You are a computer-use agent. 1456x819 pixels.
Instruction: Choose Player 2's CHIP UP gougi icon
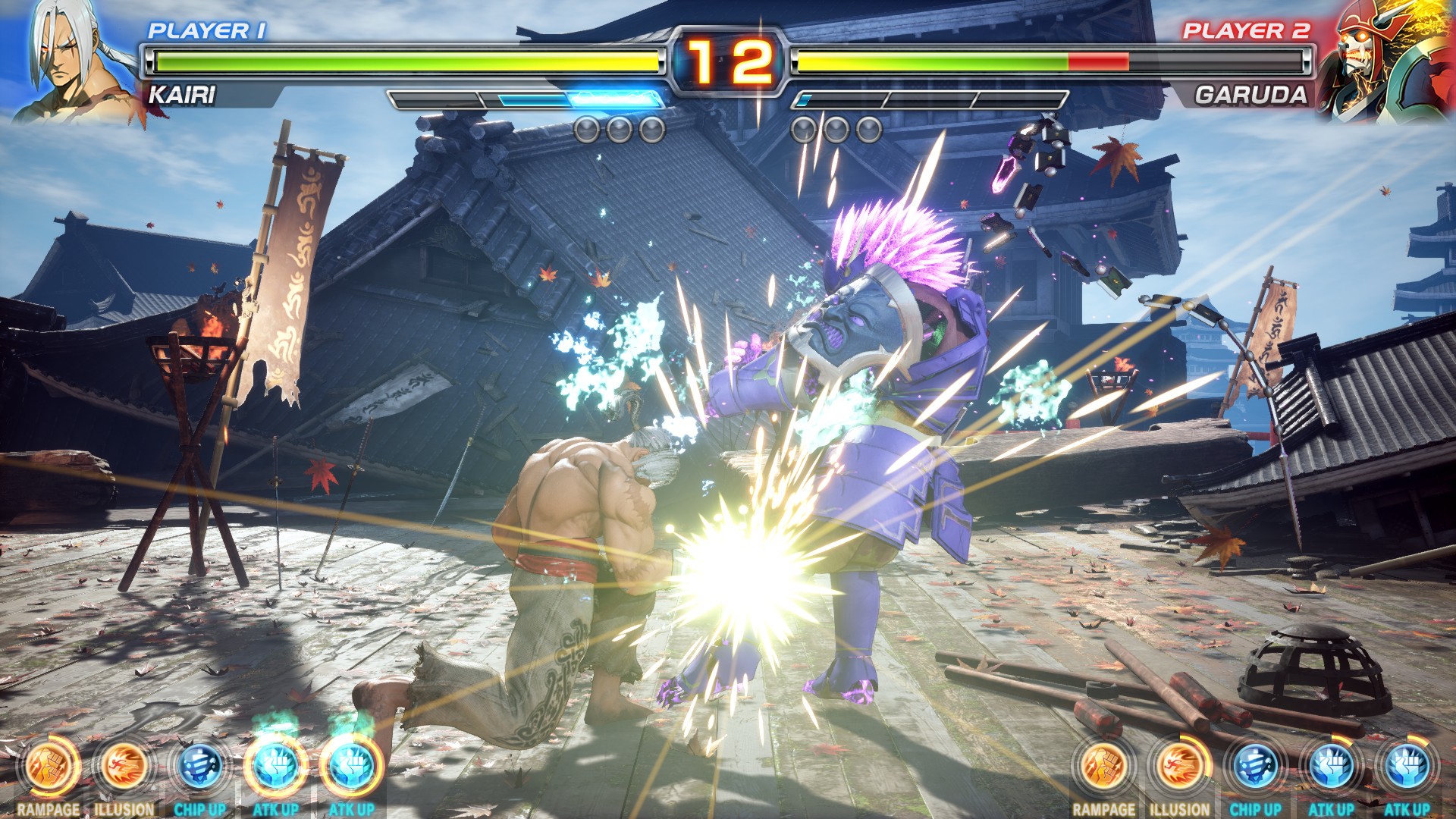1255,767
